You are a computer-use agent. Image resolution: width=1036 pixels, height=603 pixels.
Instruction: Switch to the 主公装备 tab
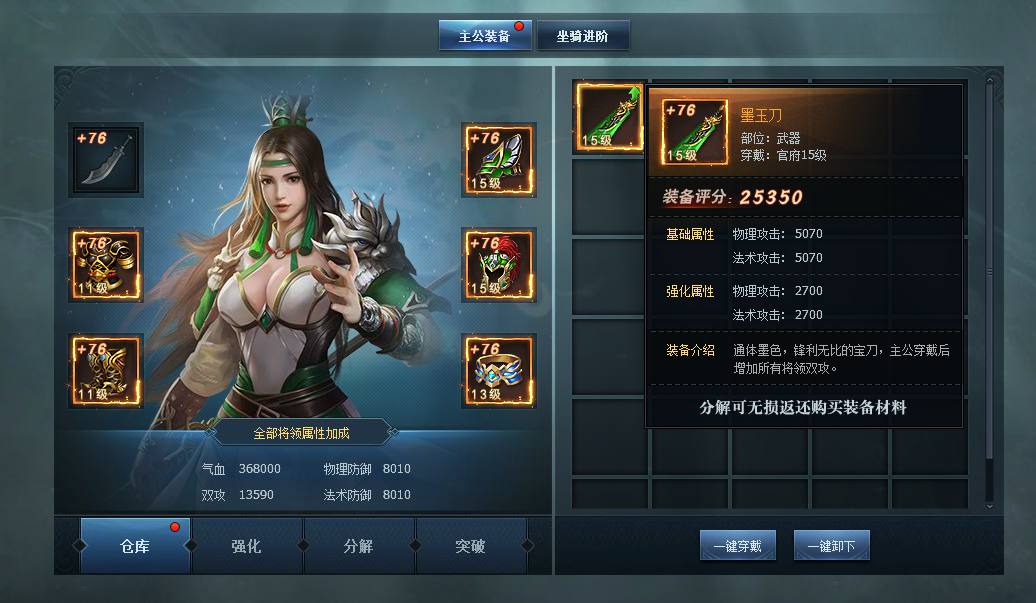[x=485, y=36]
